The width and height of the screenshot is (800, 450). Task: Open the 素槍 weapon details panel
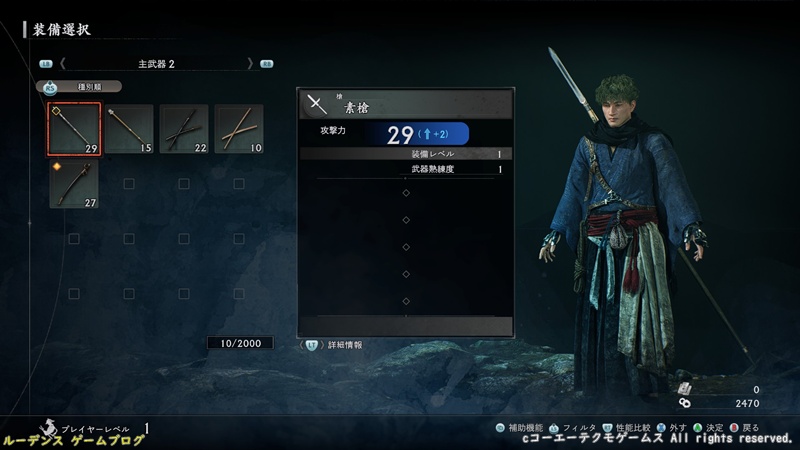[x=405, y=104]
